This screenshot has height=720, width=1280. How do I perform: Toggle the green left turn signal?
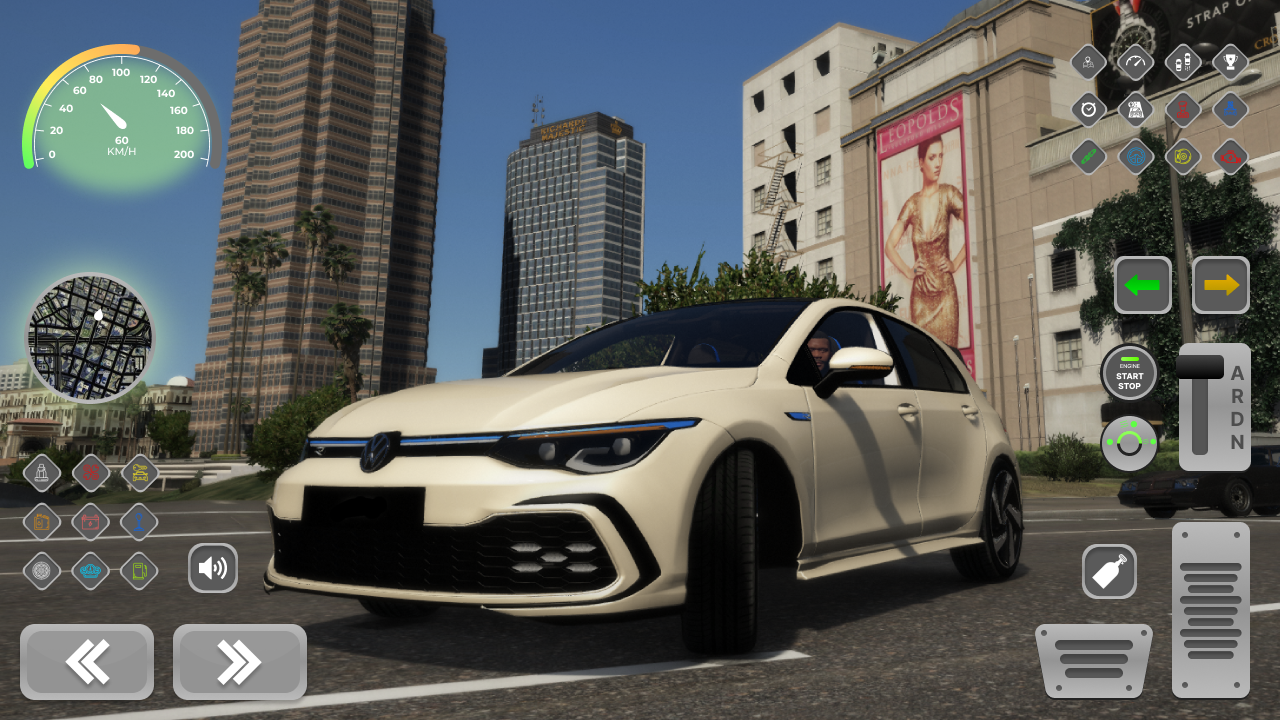[x=1143, y=285]
